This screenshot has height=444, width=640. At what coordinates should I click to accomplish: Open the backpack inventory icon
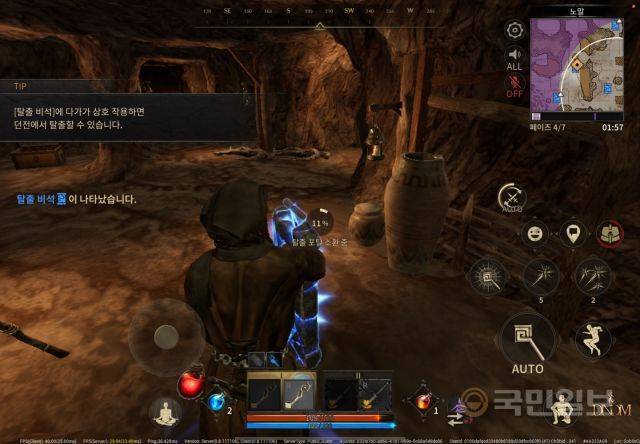point(609,234)
